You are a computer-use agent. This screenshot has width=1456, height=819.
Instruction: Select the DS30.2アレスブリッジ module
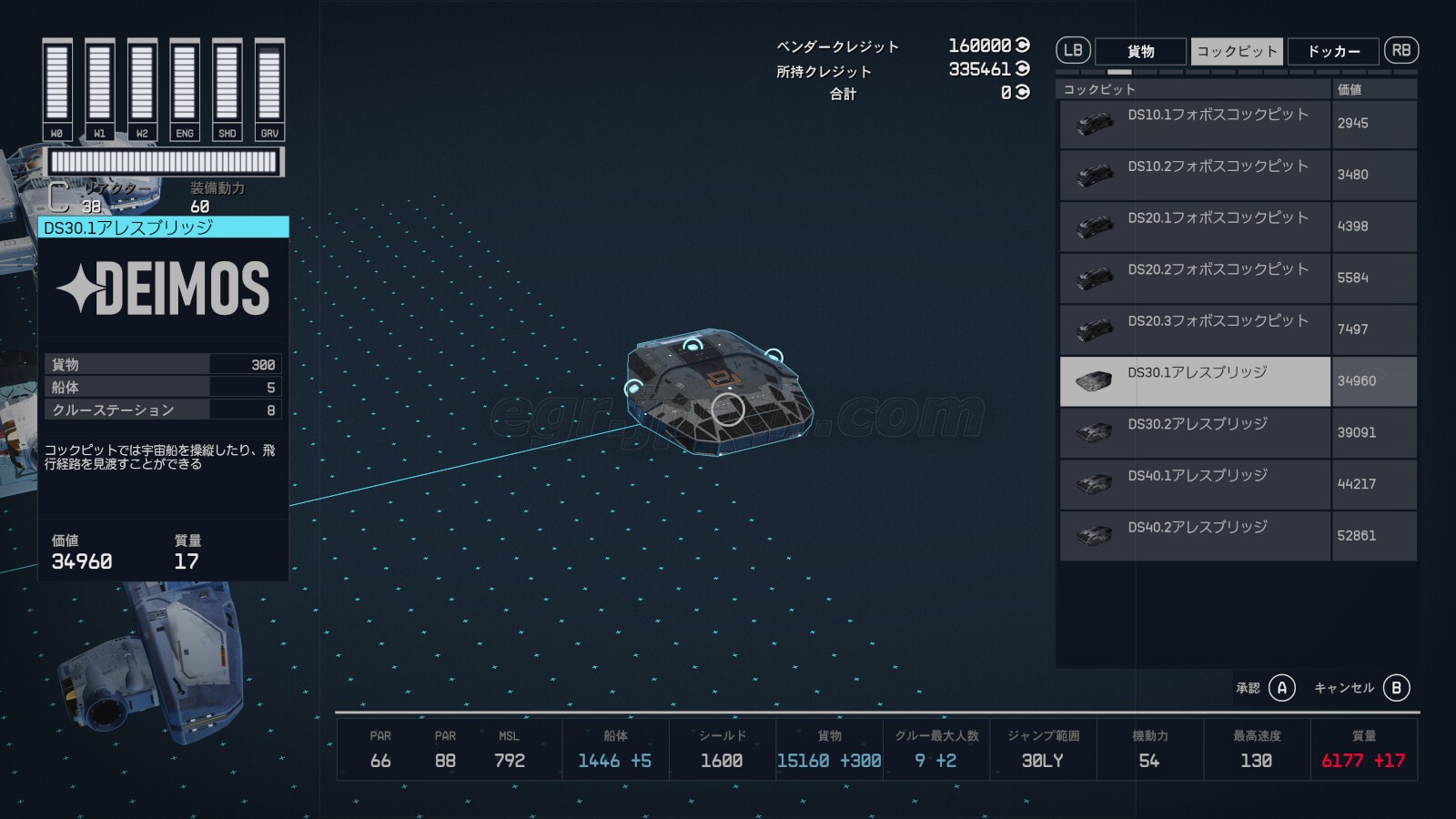click(x=1195, y=433)
